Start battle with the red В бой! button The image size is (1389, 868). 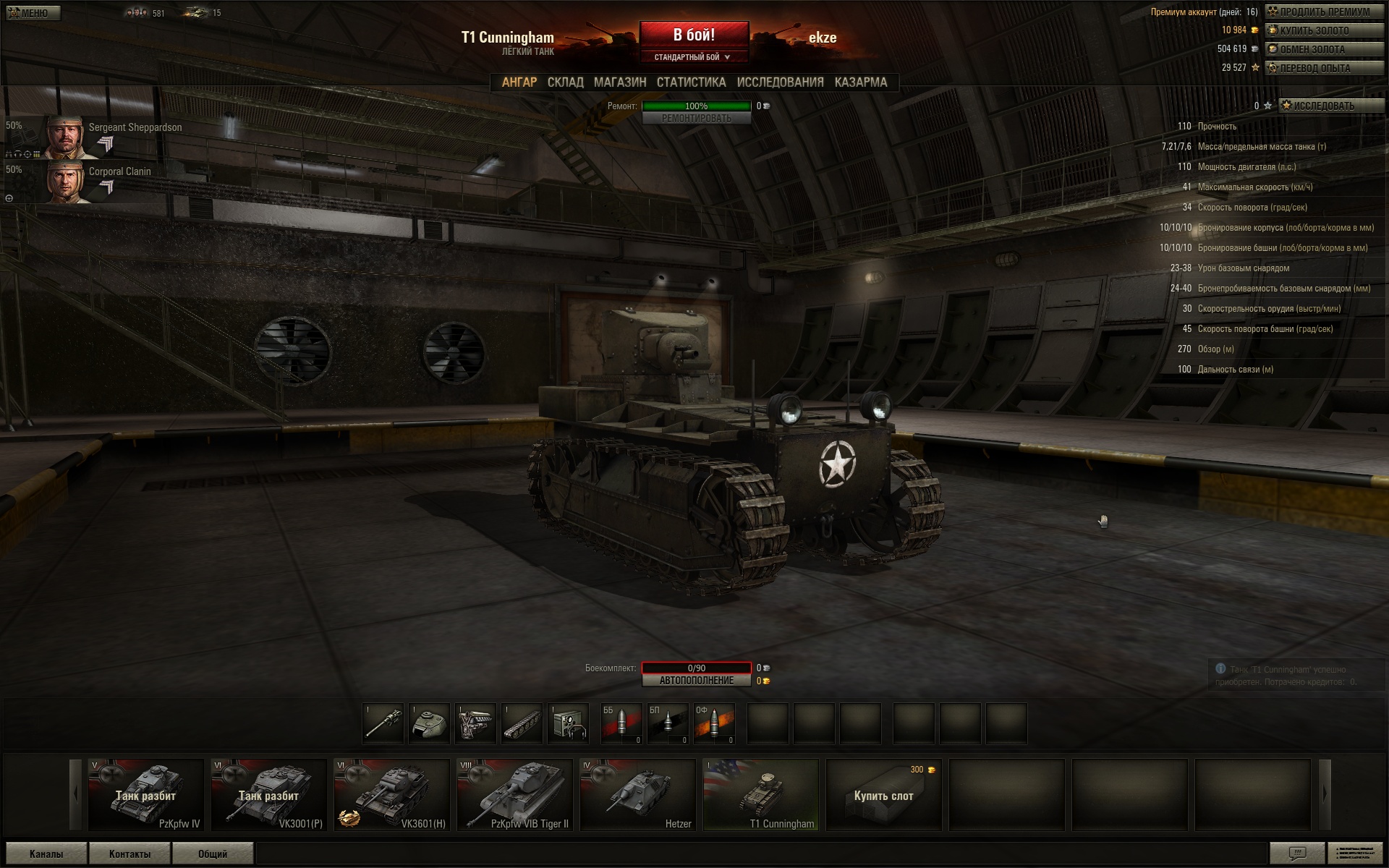(x=694, y=35)
